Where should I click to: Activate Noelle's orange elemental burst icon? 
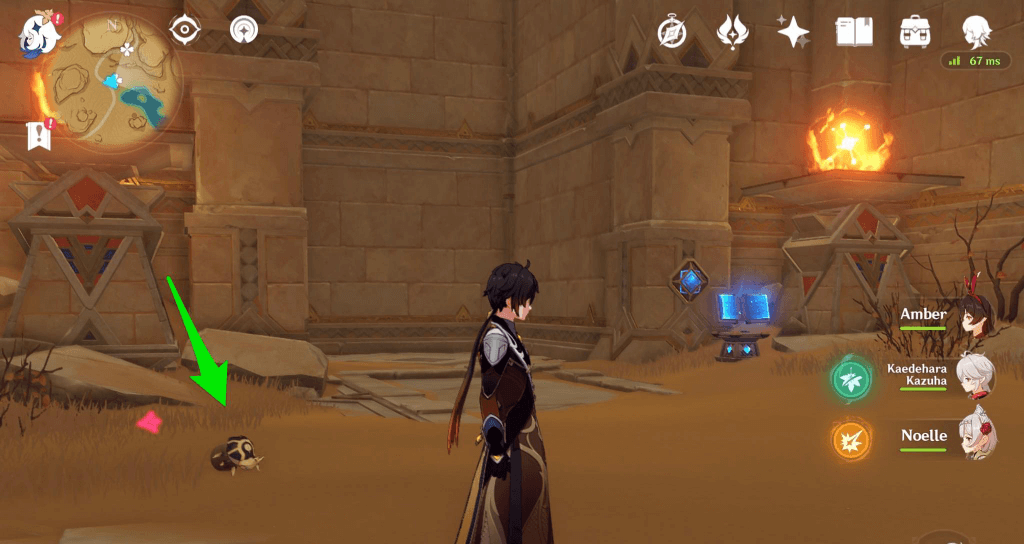[851, 438]
